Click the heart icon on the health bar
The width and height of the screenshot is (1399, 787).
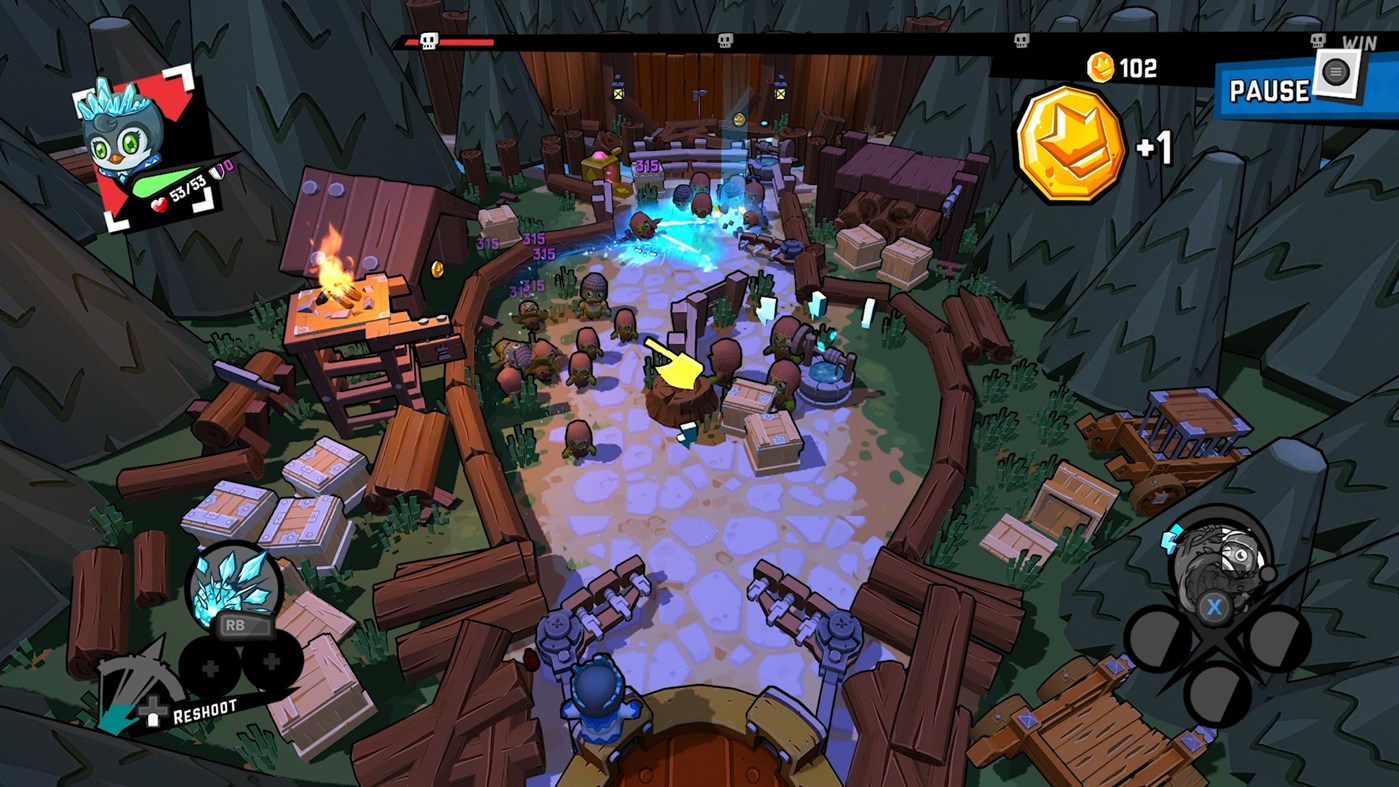pyautogui.click(x=159, y=203)
